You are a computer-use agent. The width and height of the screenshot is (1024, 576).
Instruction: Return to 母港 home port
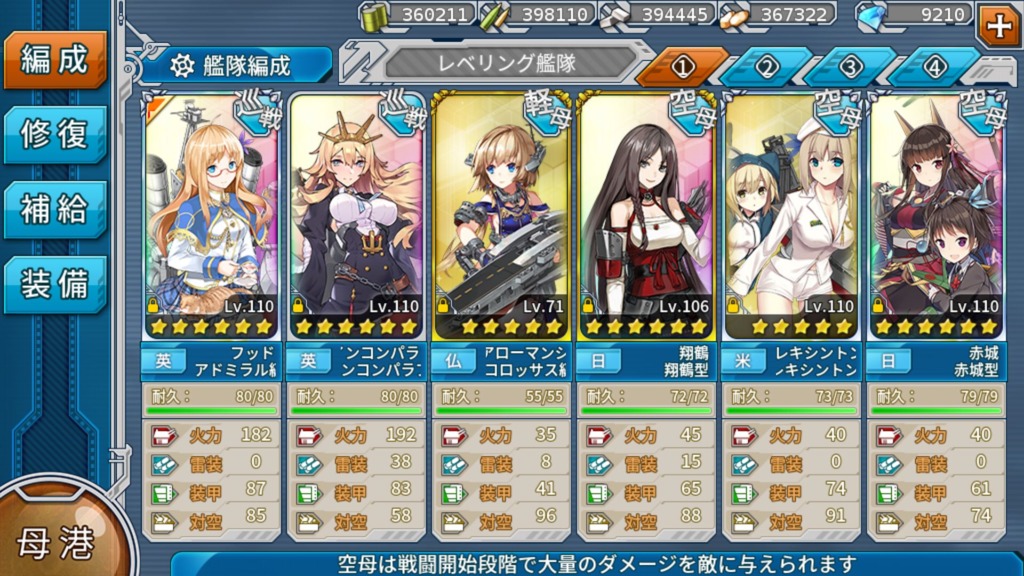[57, 541]
